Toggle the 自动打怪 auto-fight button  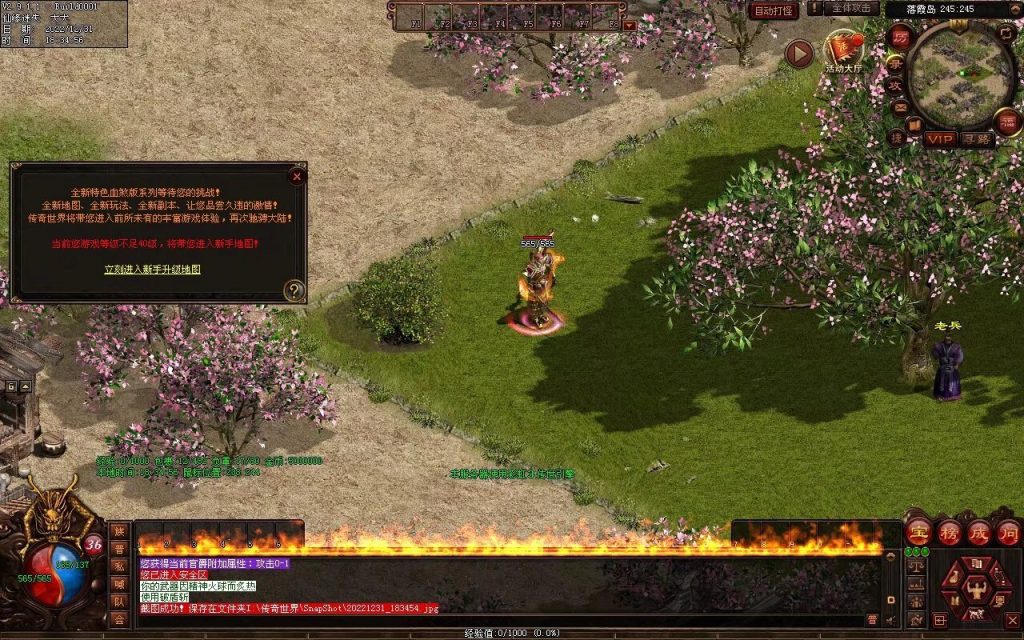tap(773, 10)
